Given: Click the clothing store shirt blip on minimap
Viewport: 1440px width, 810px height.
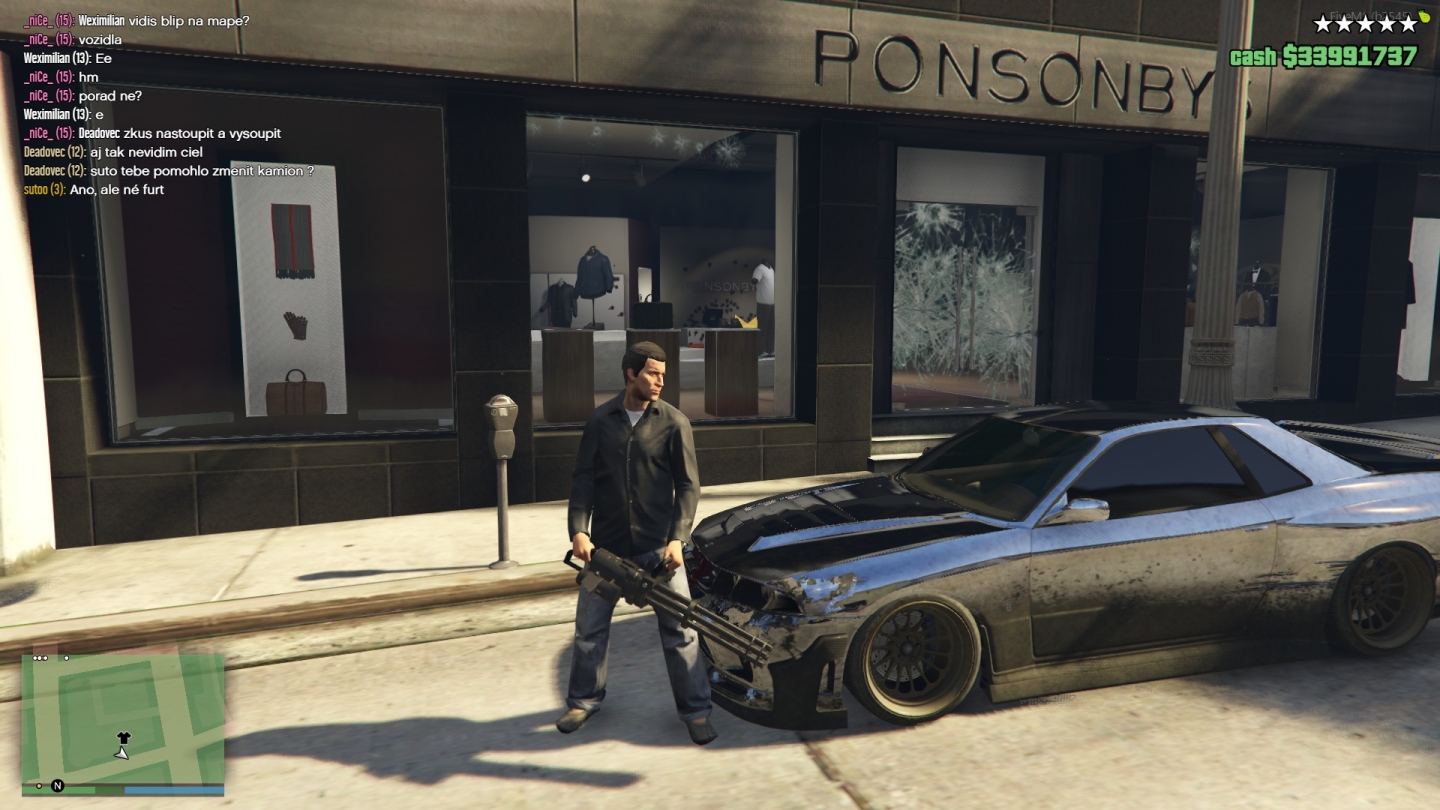Looking at the screenshot, I should pyautogui.click(x=123, y=738).
